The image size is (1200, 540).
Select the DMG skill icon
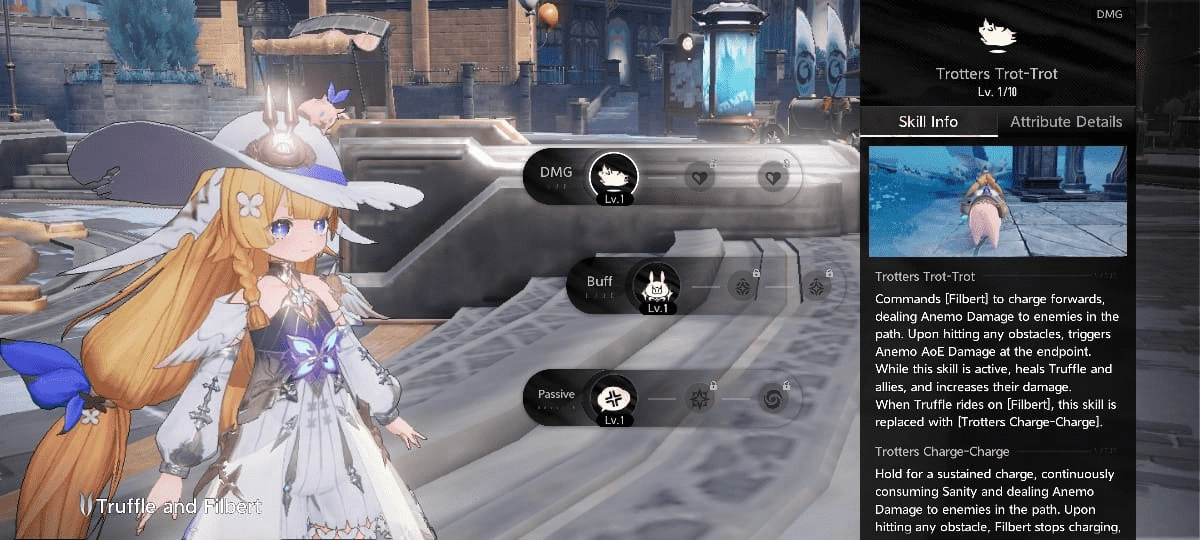coord(613,177)
